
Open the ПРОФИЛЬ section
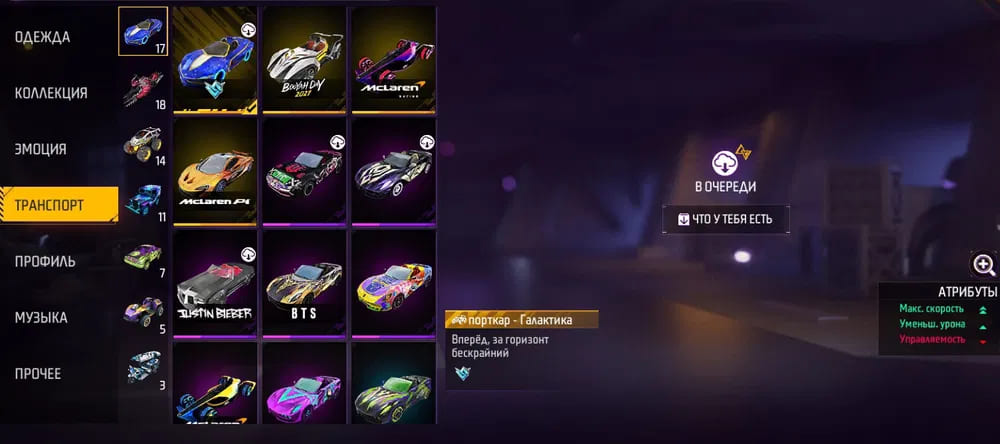(45, 261)
